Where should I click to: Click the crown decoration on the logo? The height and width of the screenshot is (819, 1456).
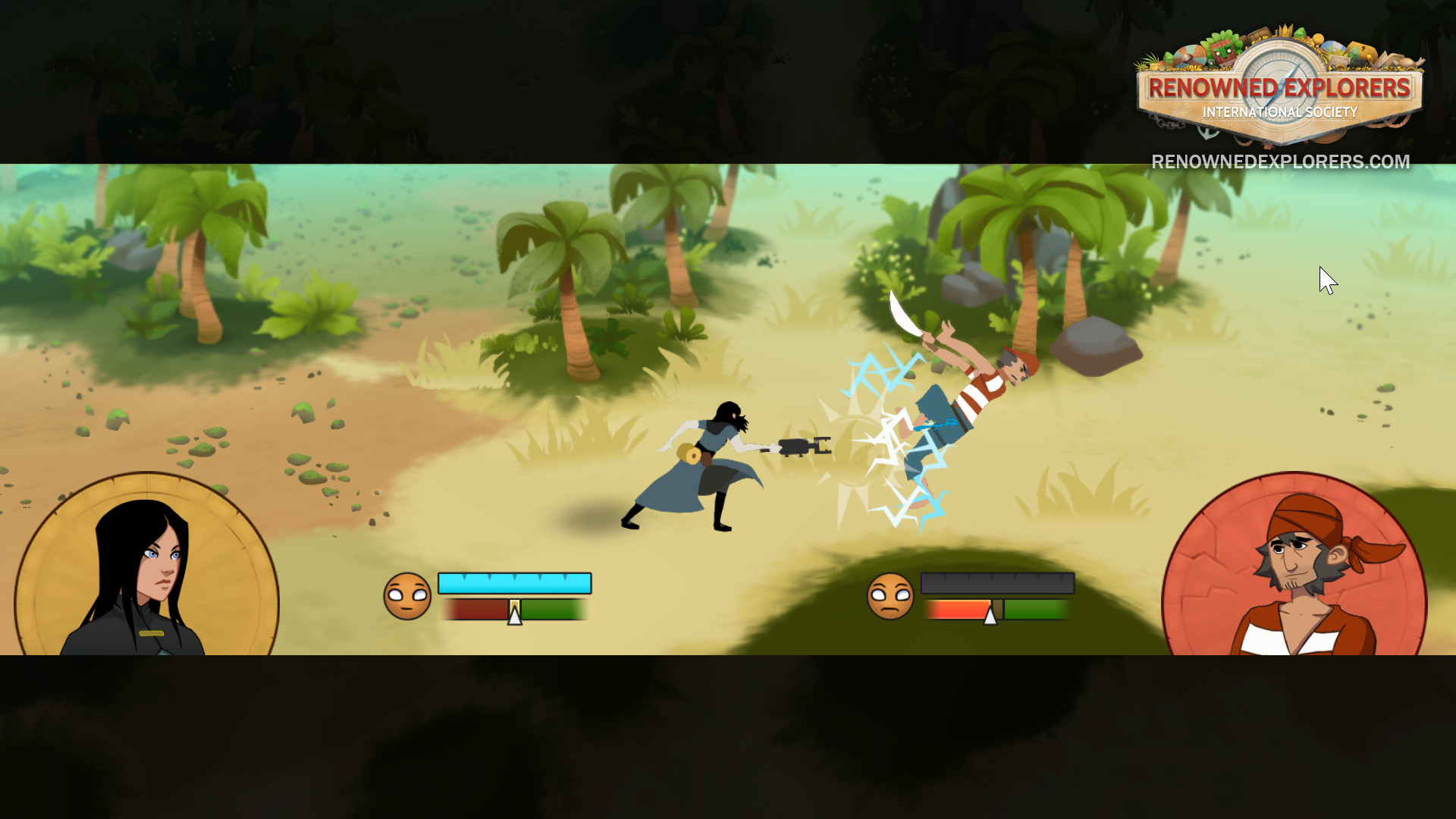[1285, 31]
